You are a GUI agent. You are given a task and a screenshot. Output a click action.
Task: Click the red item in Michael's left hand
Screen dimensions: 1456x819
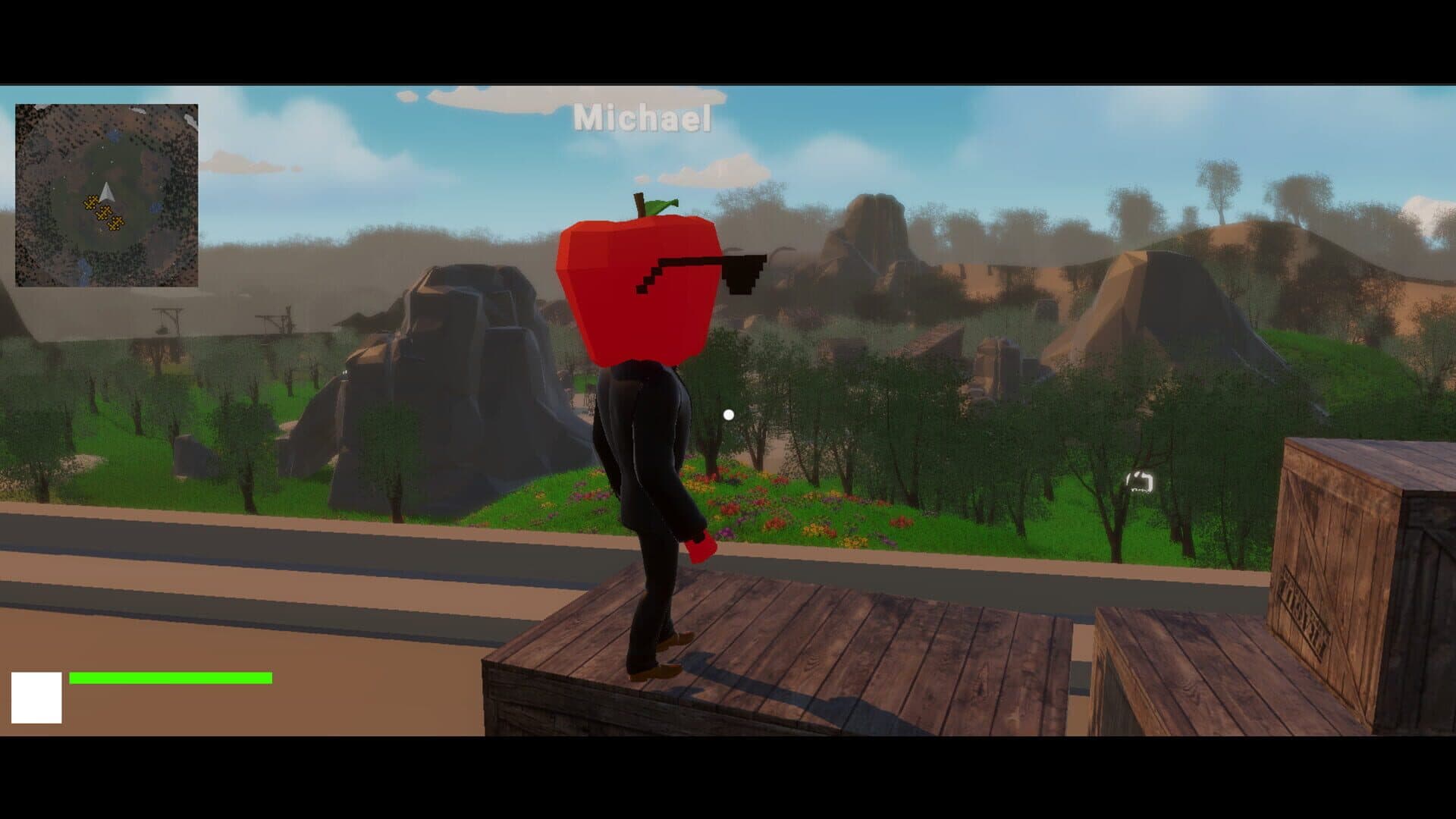click(x=701, y=546)
